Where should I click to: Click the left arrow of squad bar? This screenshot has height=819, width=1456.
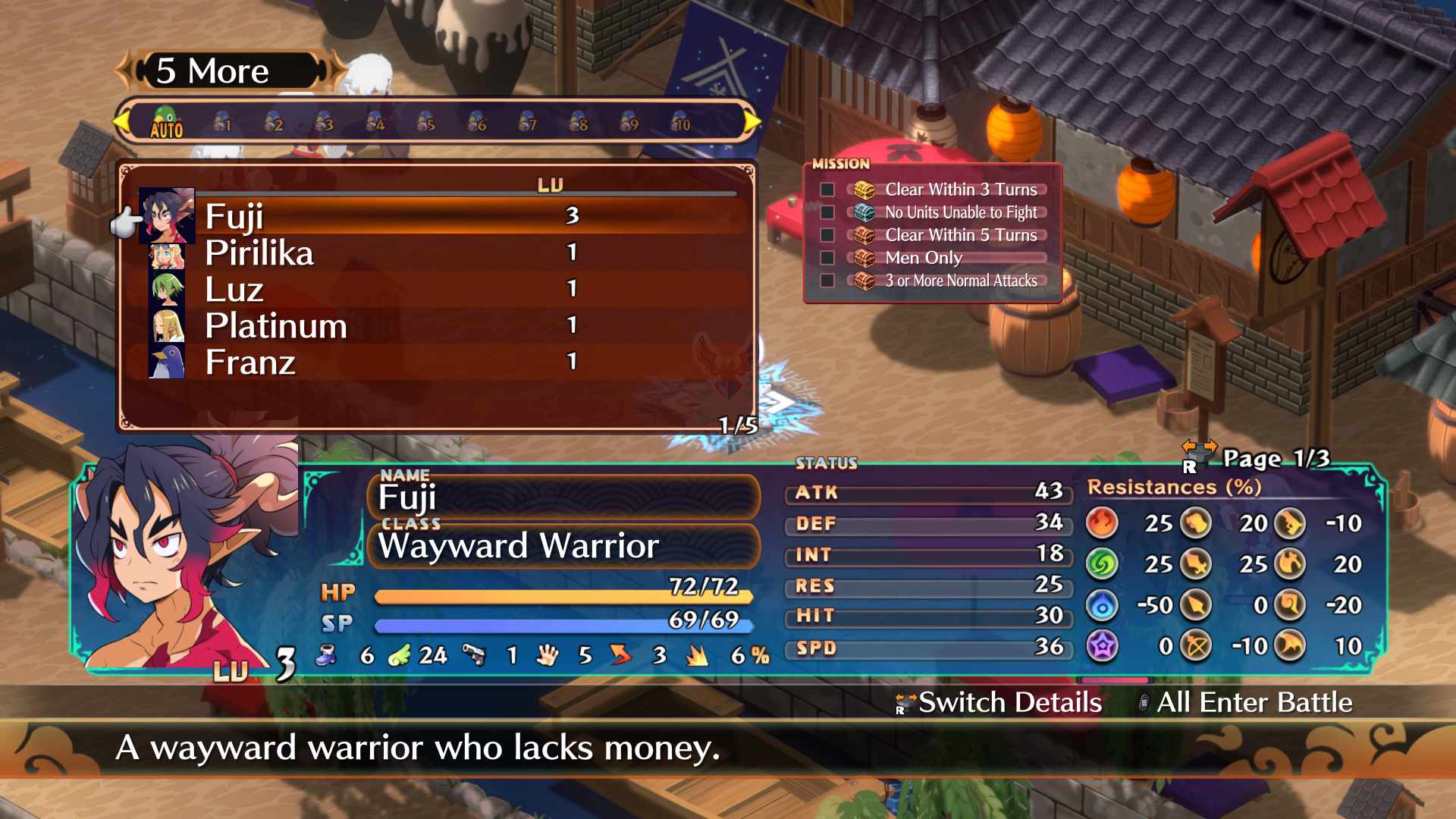pyautogui.click(x=121, y=121)
